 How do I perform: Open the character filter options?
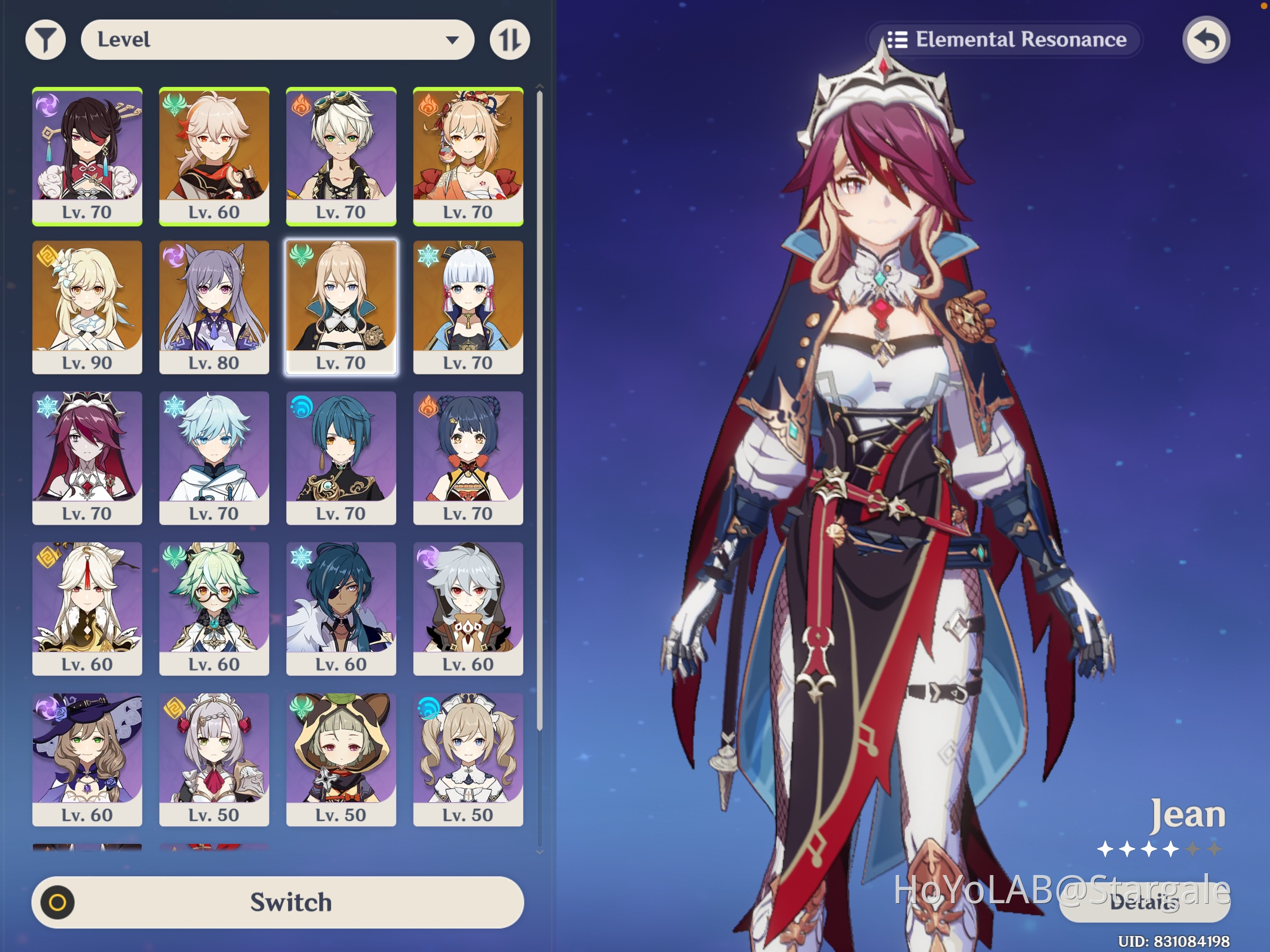click(47, 39)
